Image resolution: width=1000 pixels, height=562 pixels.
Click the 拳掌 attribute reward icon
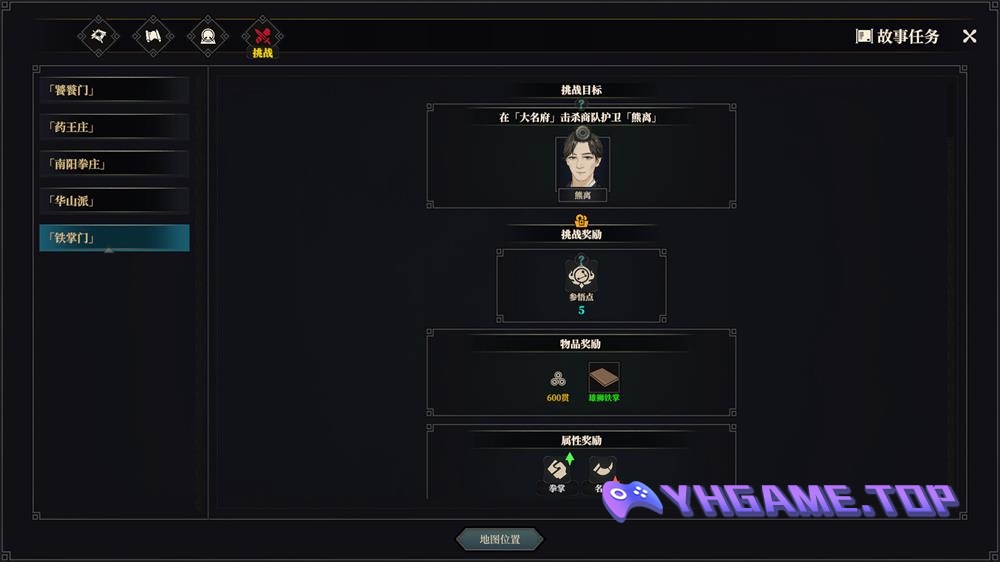click(x=556, y=471)
